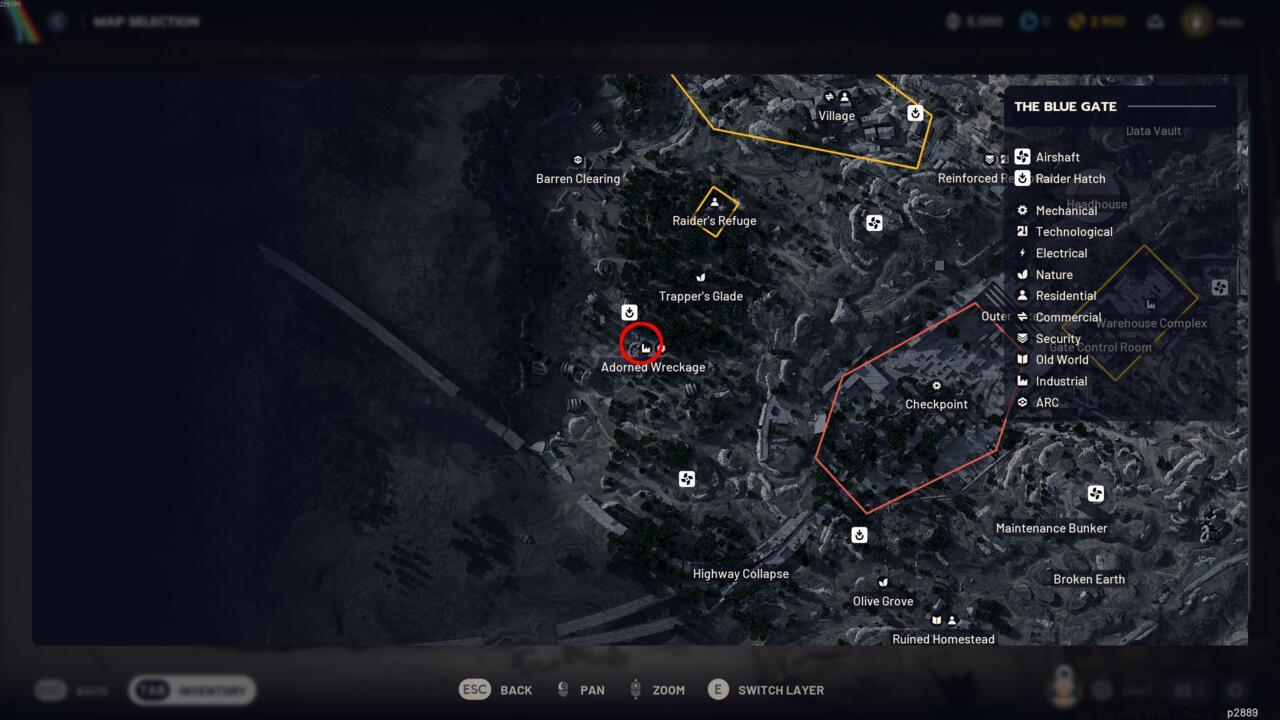
Task: Select the Nature icon at Olive Grove
Action: tap(883, 581)
